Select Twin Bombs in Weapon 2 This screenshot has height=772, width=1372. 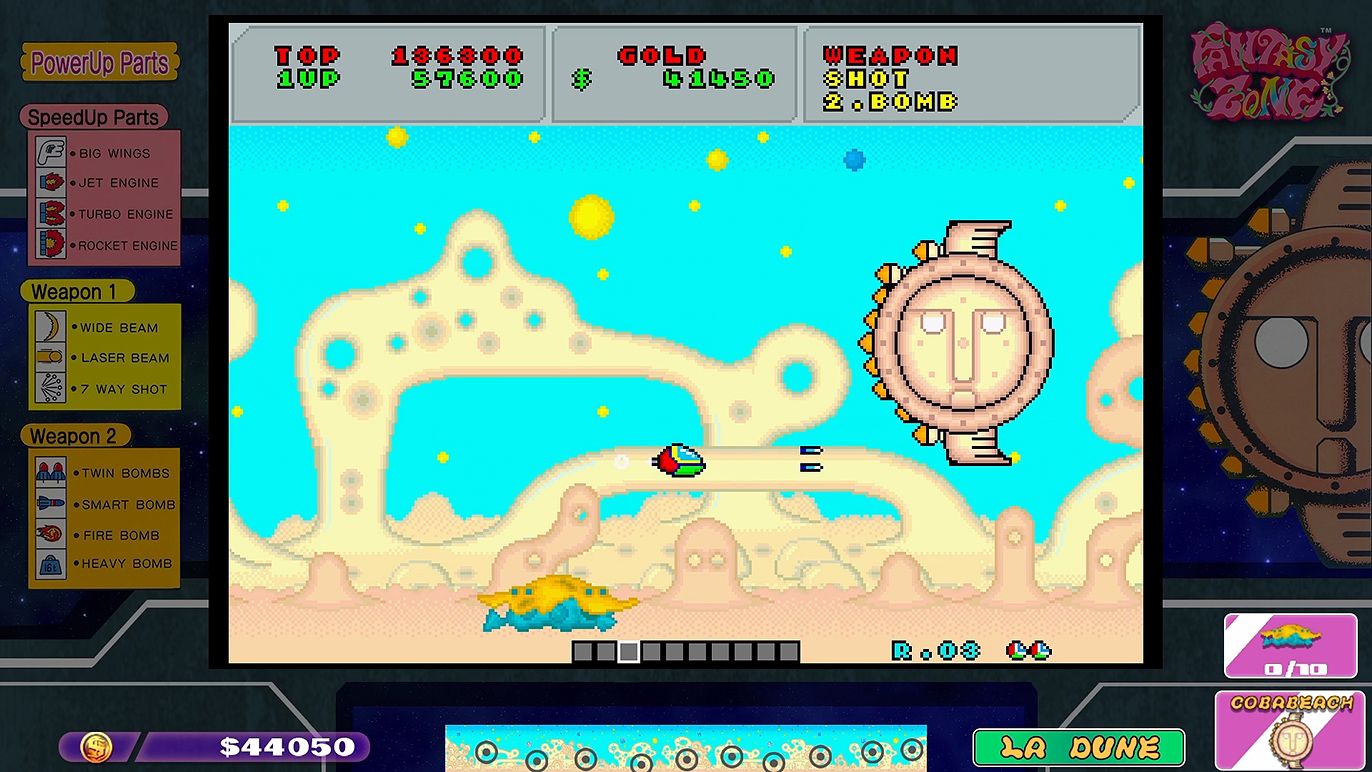pyautogui.click(x=104, y=473)
